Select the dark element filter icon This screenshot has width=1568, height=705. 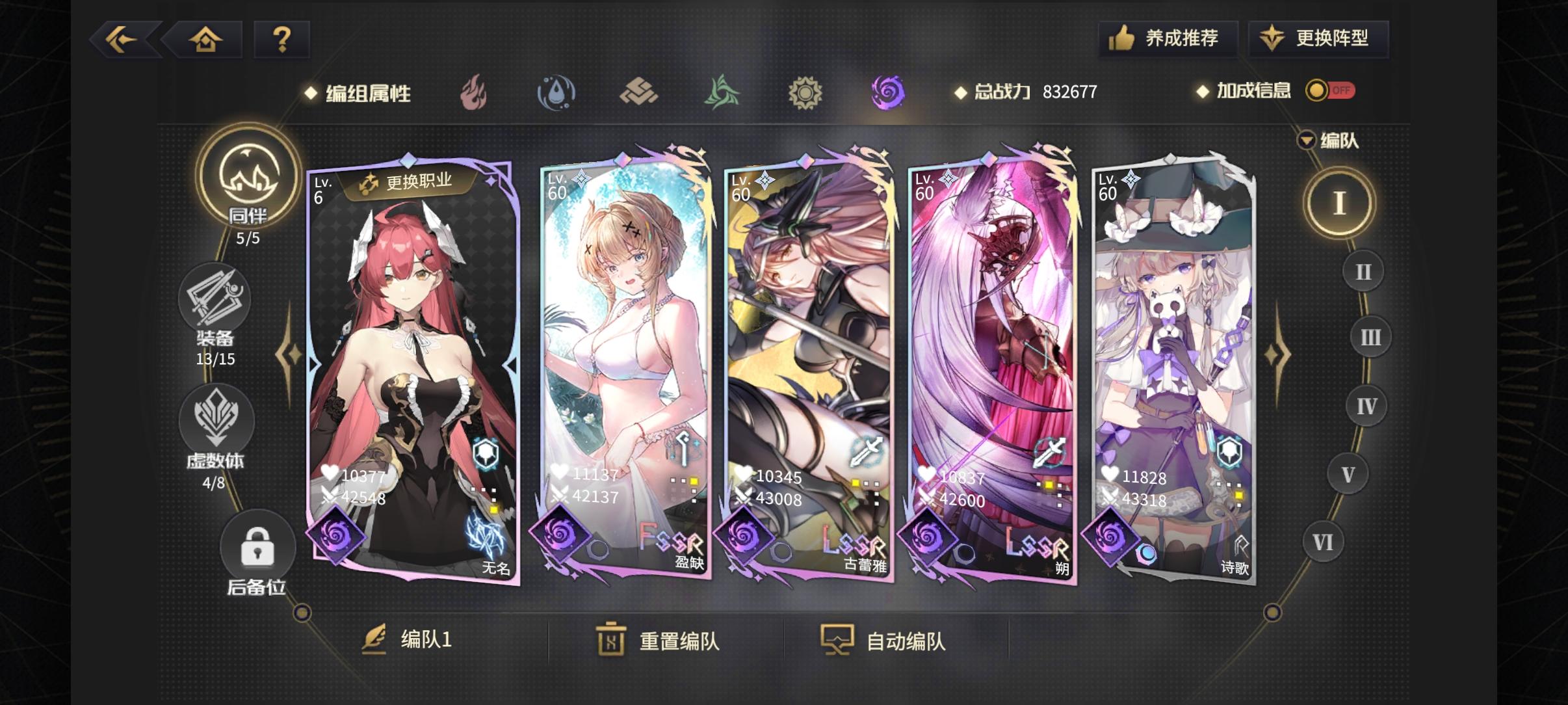coord(889,92)
